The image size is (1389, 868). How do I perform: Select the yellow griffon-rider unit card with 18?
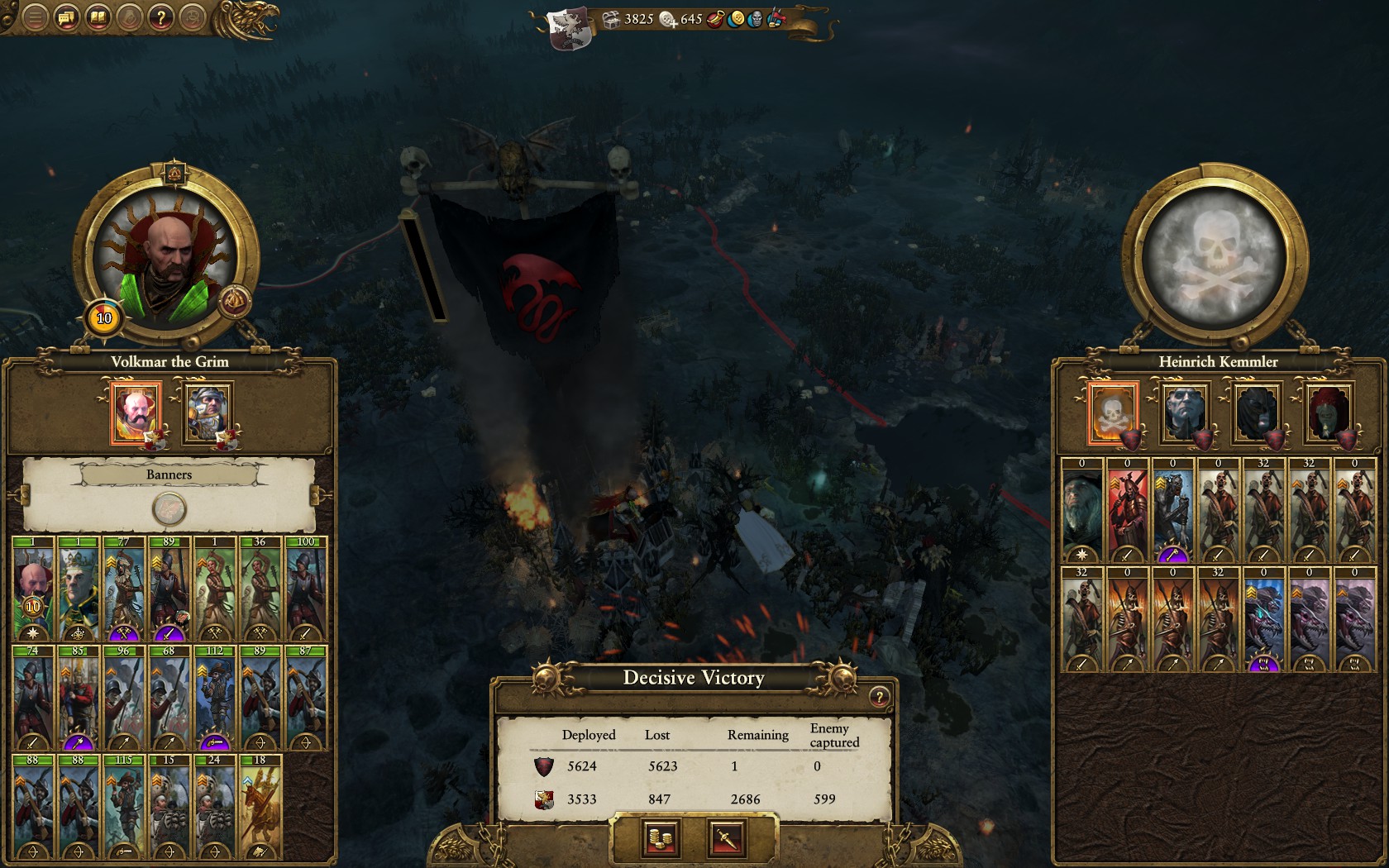pyautogui.click(x=260, y=807)
